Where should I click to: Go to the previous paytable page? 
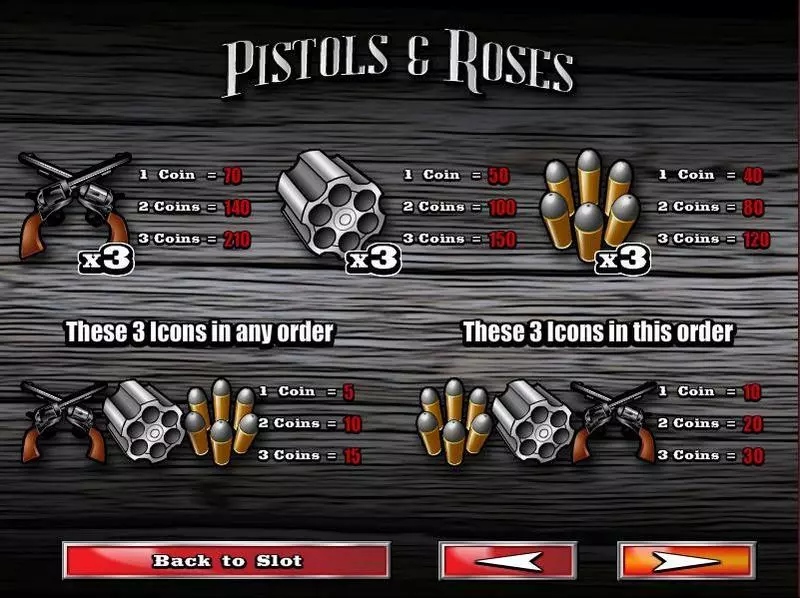508,560
